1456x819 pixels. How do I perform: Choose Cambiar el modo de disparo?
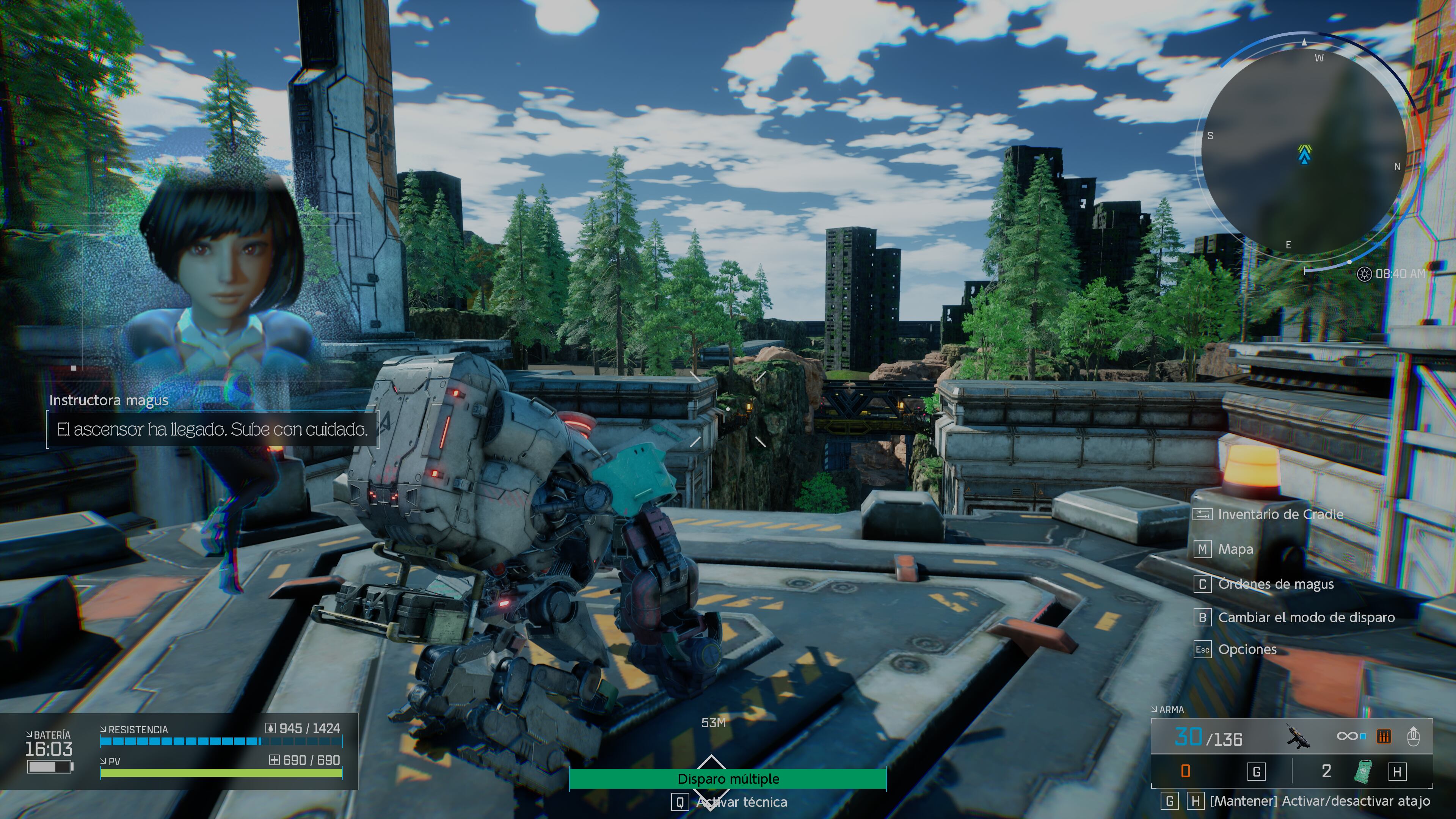tap(1305, 617)
